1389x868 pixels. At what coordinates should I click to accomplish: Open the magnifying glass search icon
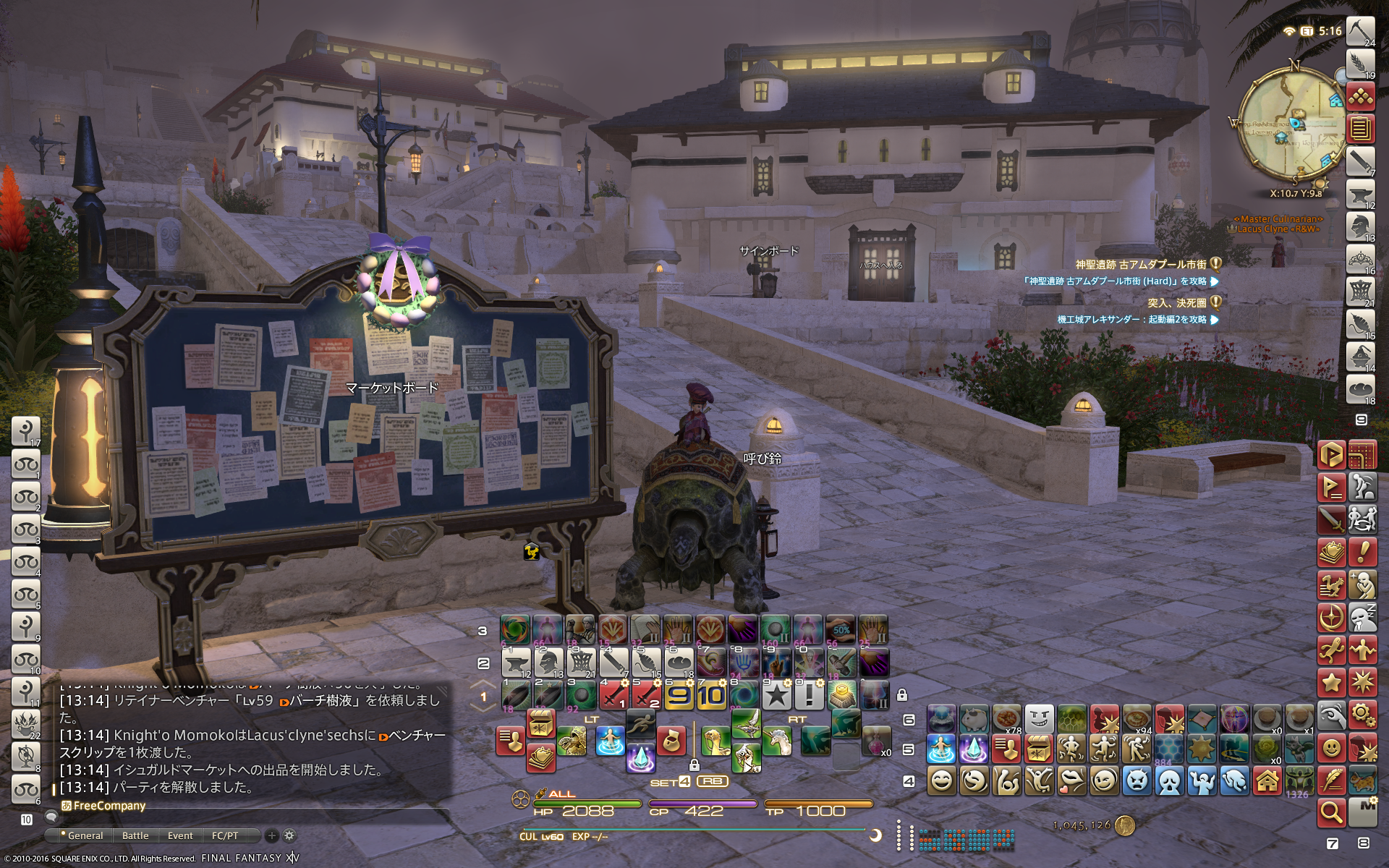click(1331, 813)
